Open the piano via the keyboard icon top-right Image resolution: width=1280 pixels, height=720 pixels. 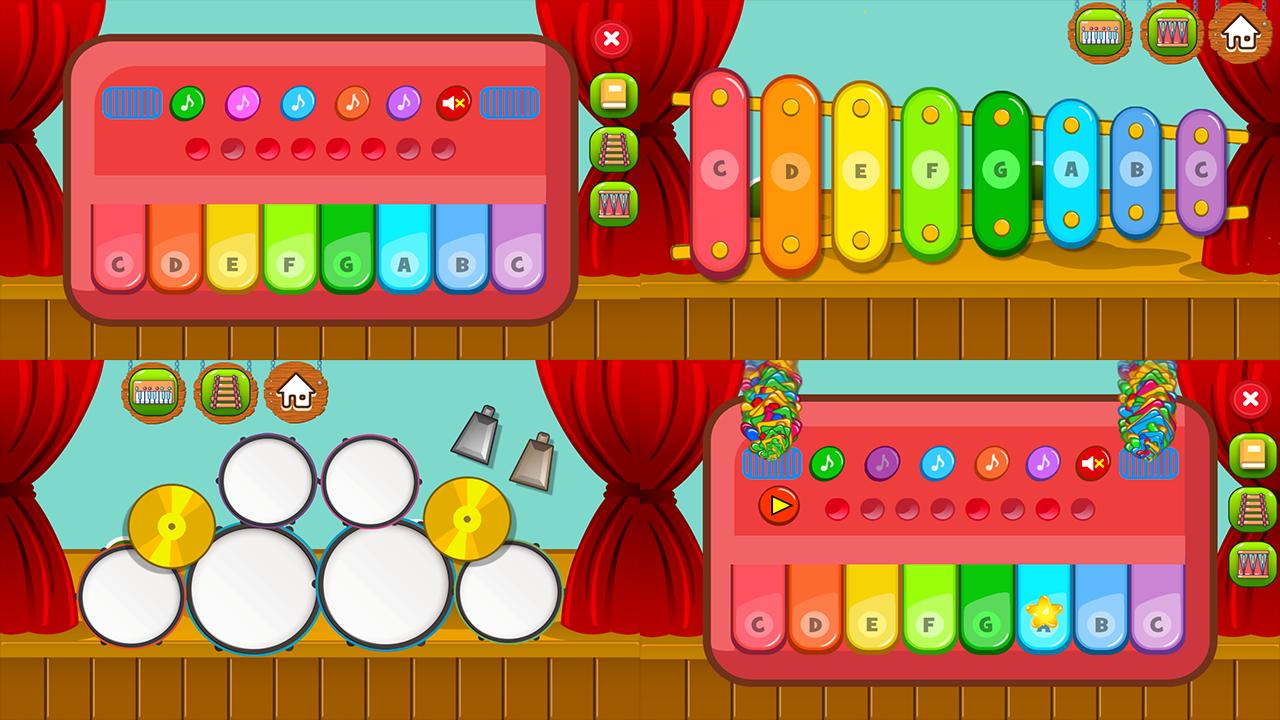pyautogui.click(x=1097, y=32)
